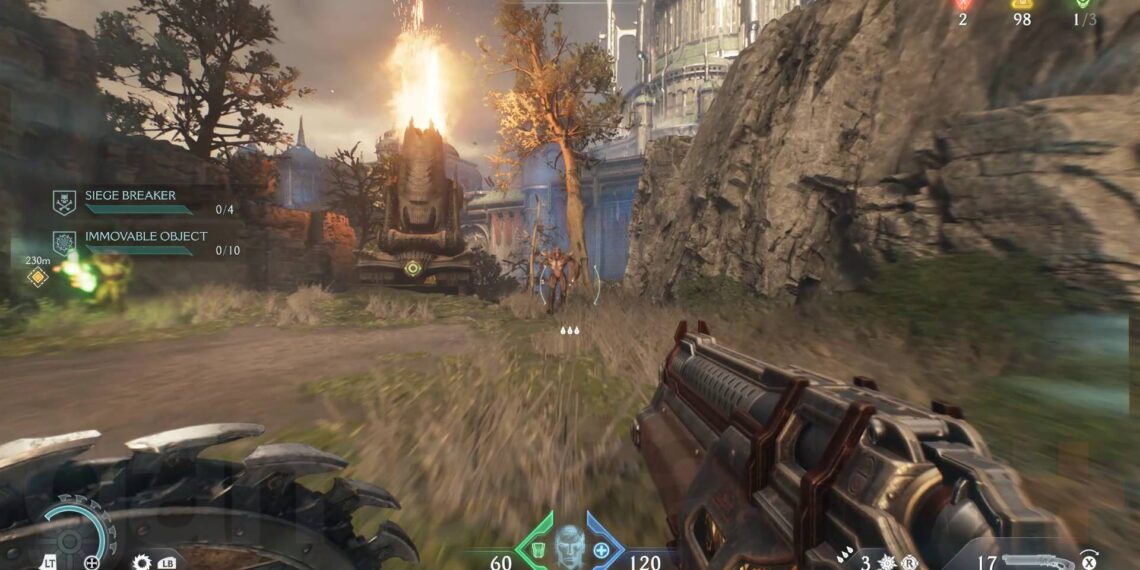Click the blue health cross icon
Screen dimensions: 1140x570
[601, 551]
